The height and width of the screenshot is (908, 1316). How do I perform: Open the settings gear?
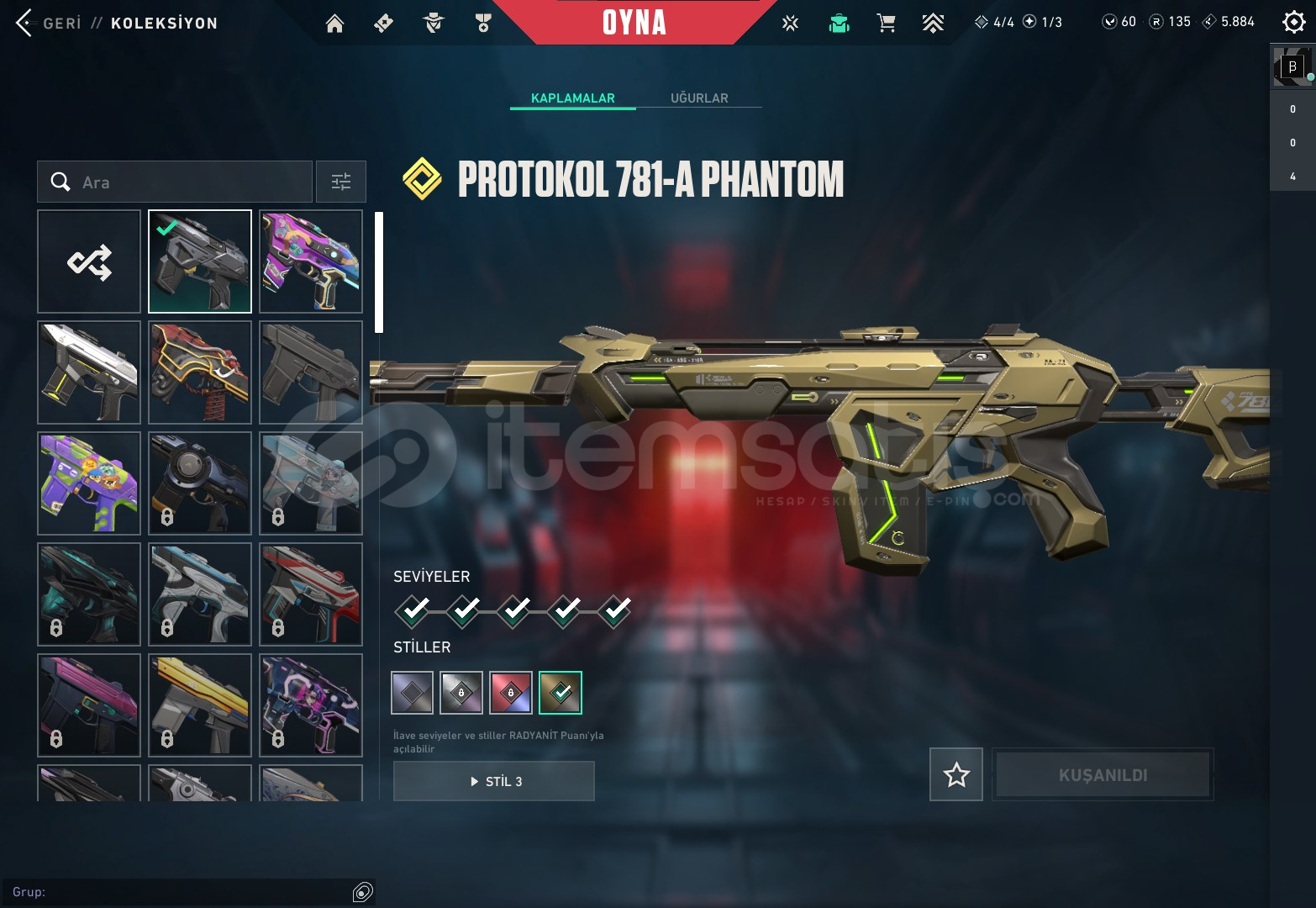1293,22
